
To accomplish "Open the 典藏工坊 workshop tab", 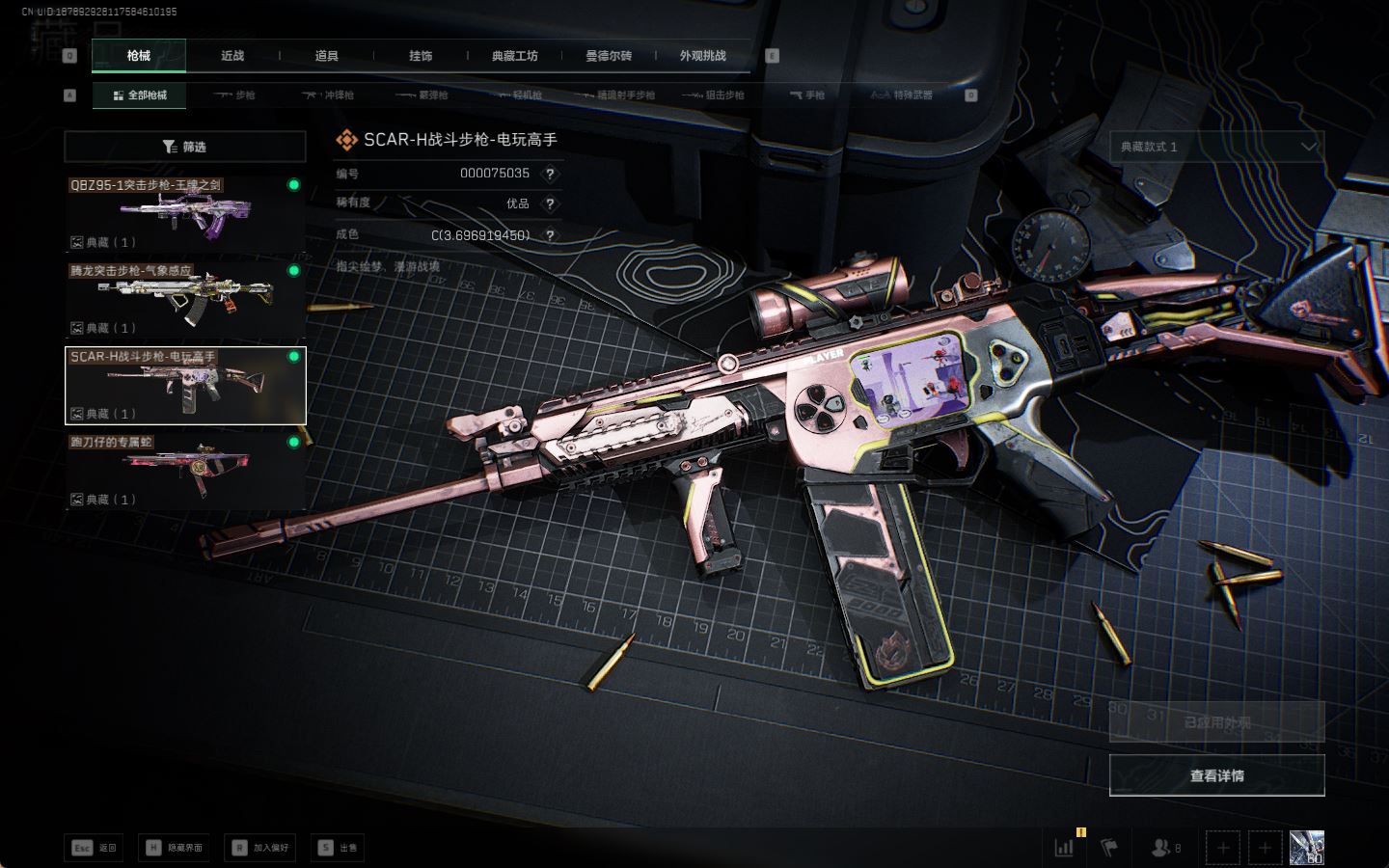I will (x=514, y=56).
